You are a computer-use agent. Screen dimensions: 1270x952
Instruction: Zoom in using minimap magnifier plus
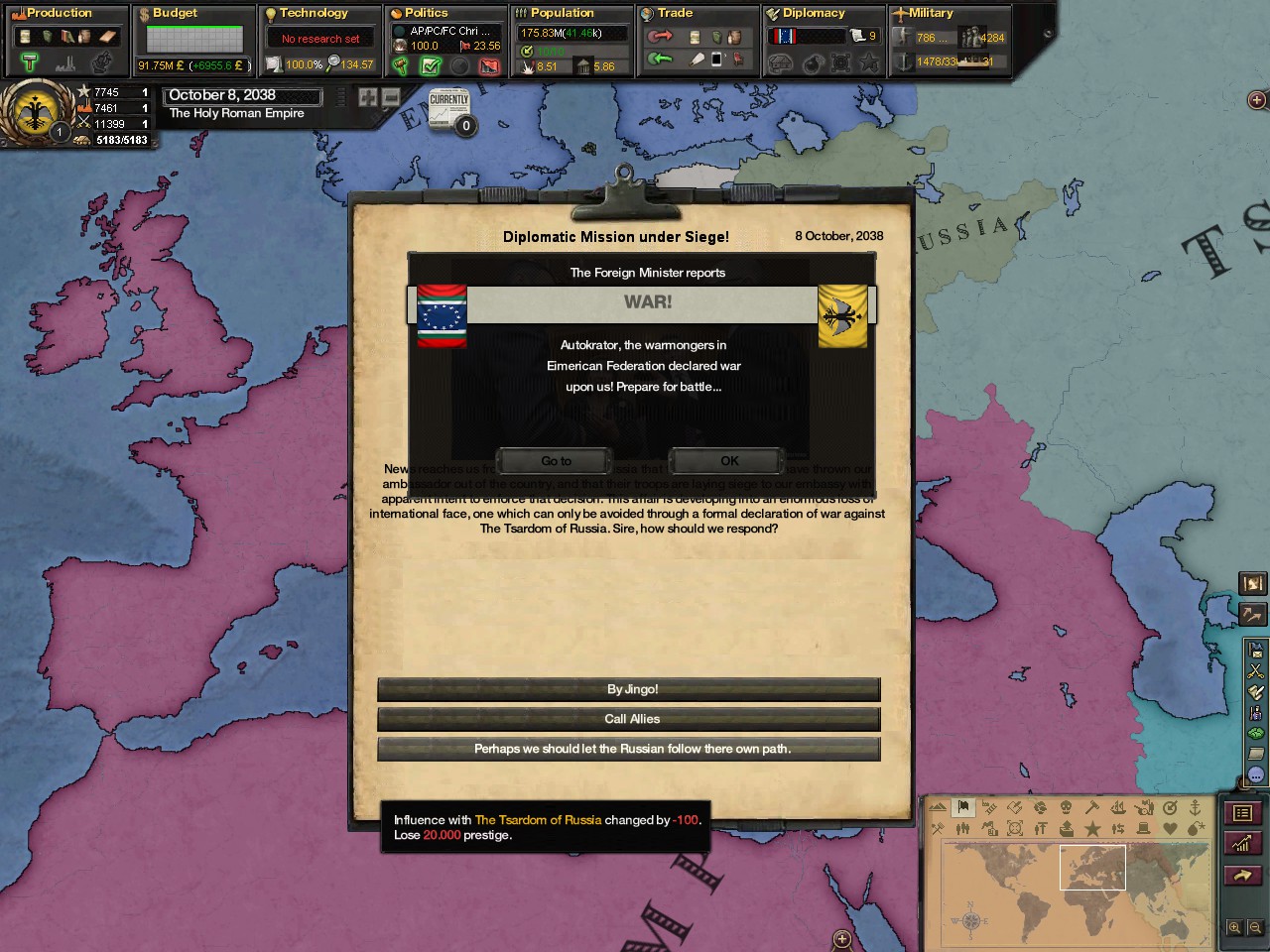click(1233, 928)
